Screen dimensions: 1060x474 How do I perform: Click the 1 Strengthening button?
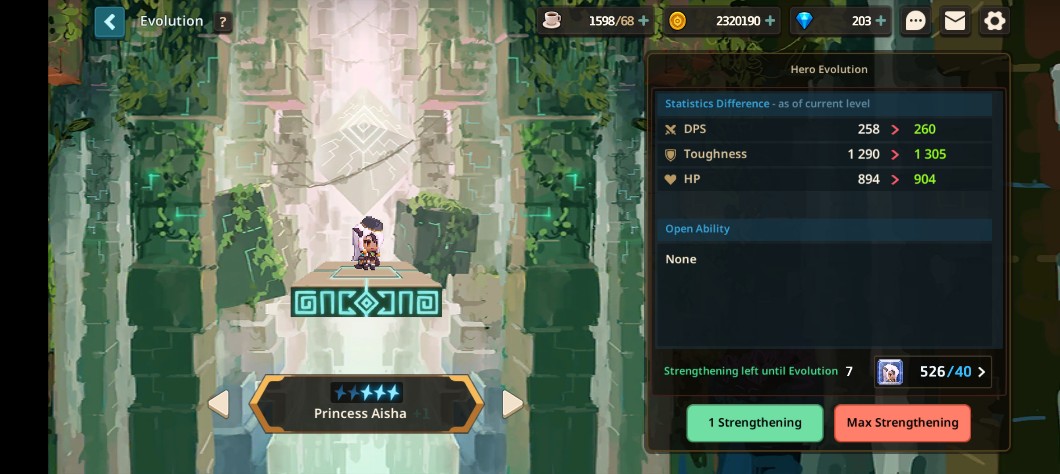point(755,423)
